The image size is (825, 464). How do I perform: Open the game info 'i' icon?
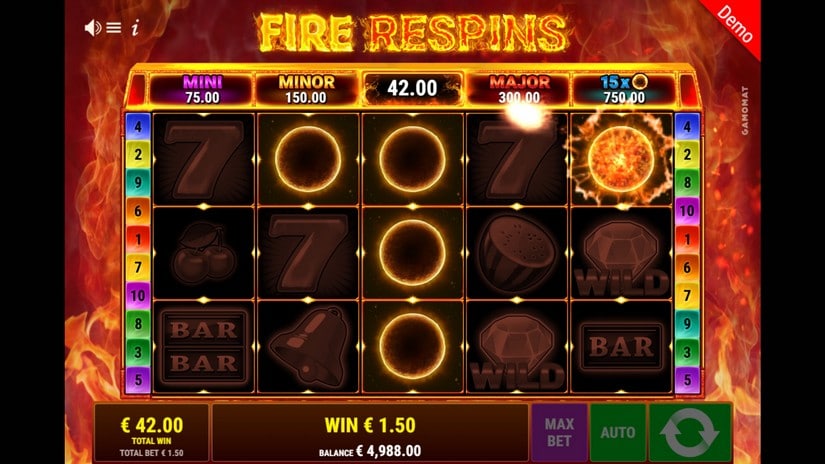click(134, 27)
